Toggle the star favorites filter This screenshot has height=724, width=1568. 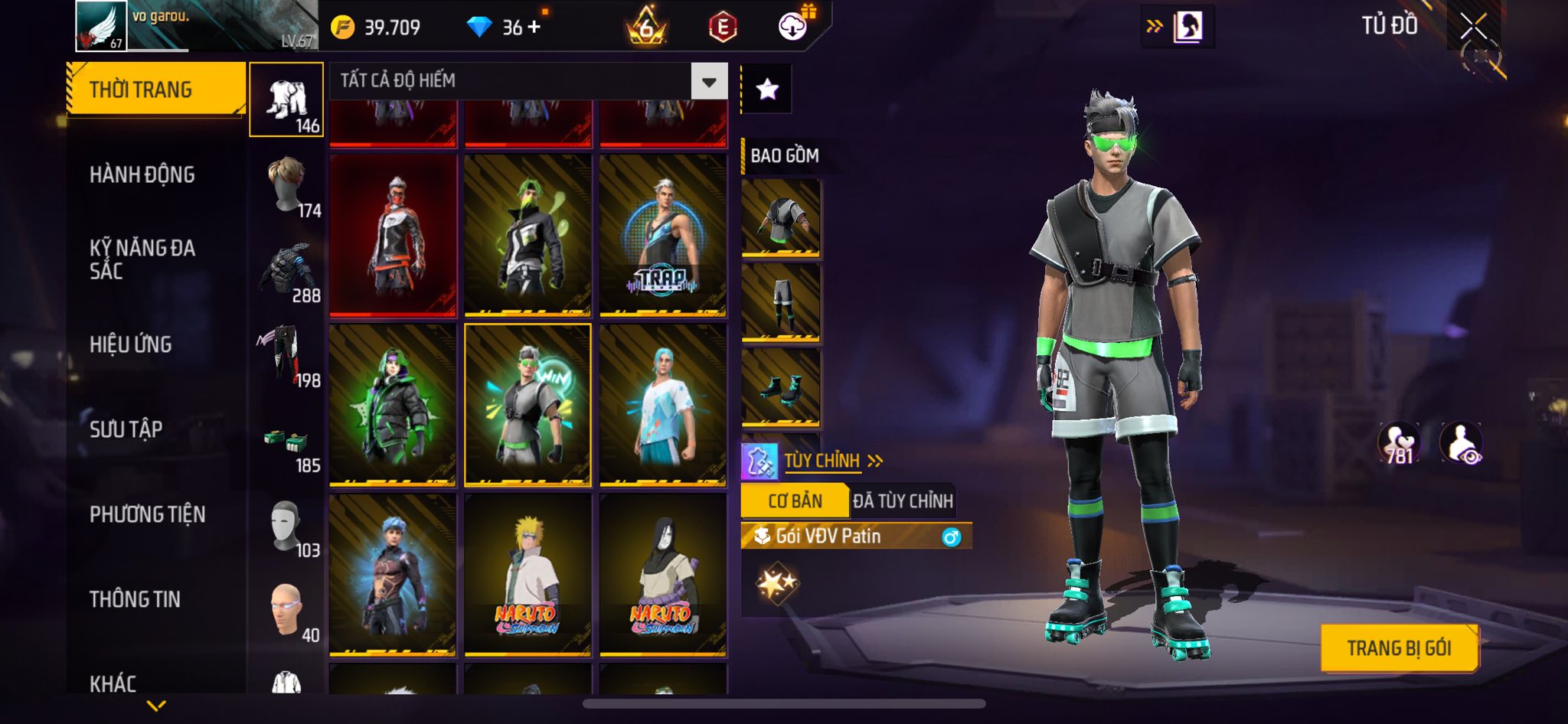coord(767,90)
